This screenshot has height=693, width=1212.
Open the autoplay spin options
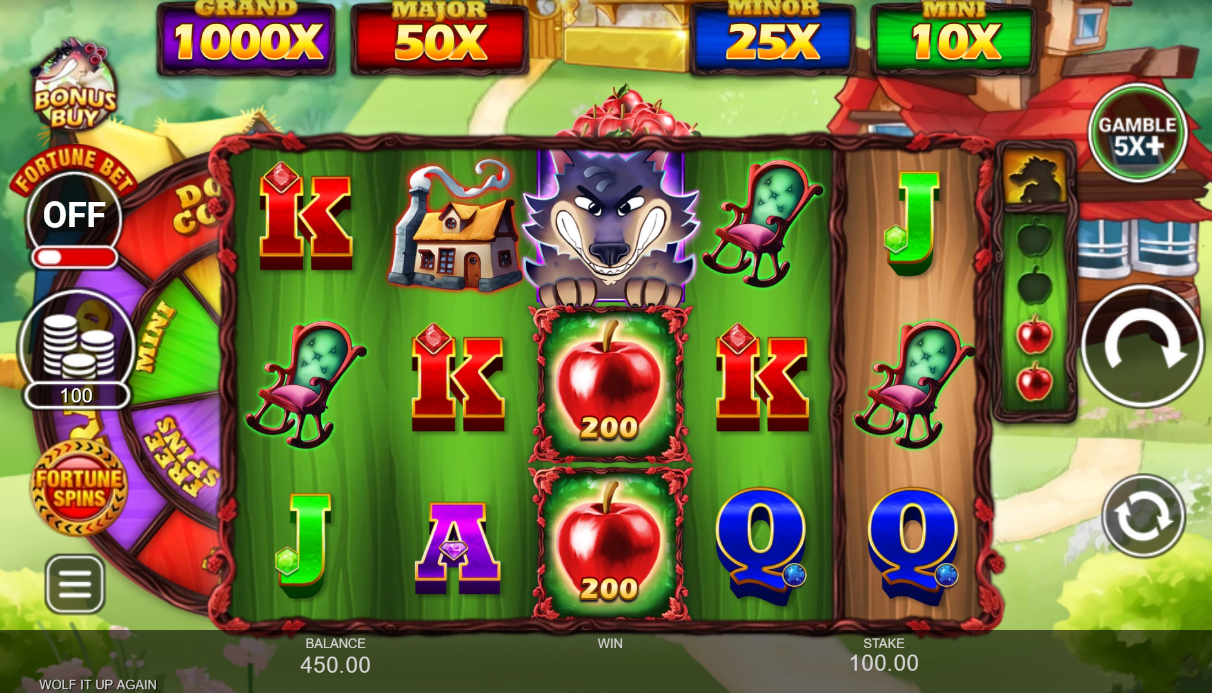[1143, 516]
